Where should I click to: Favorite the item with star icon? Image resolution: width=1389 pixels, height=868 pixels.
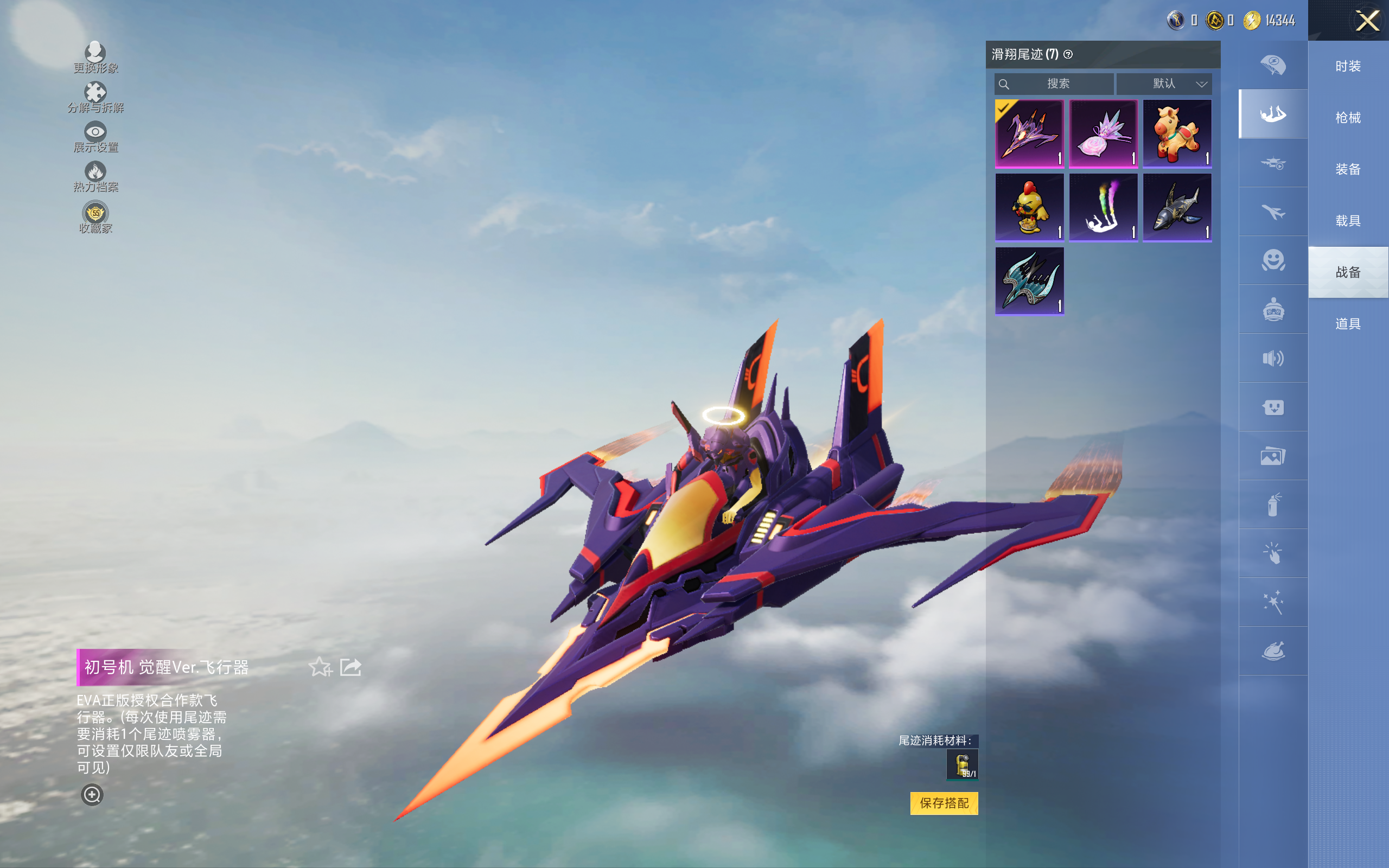[x=320, y=667]
